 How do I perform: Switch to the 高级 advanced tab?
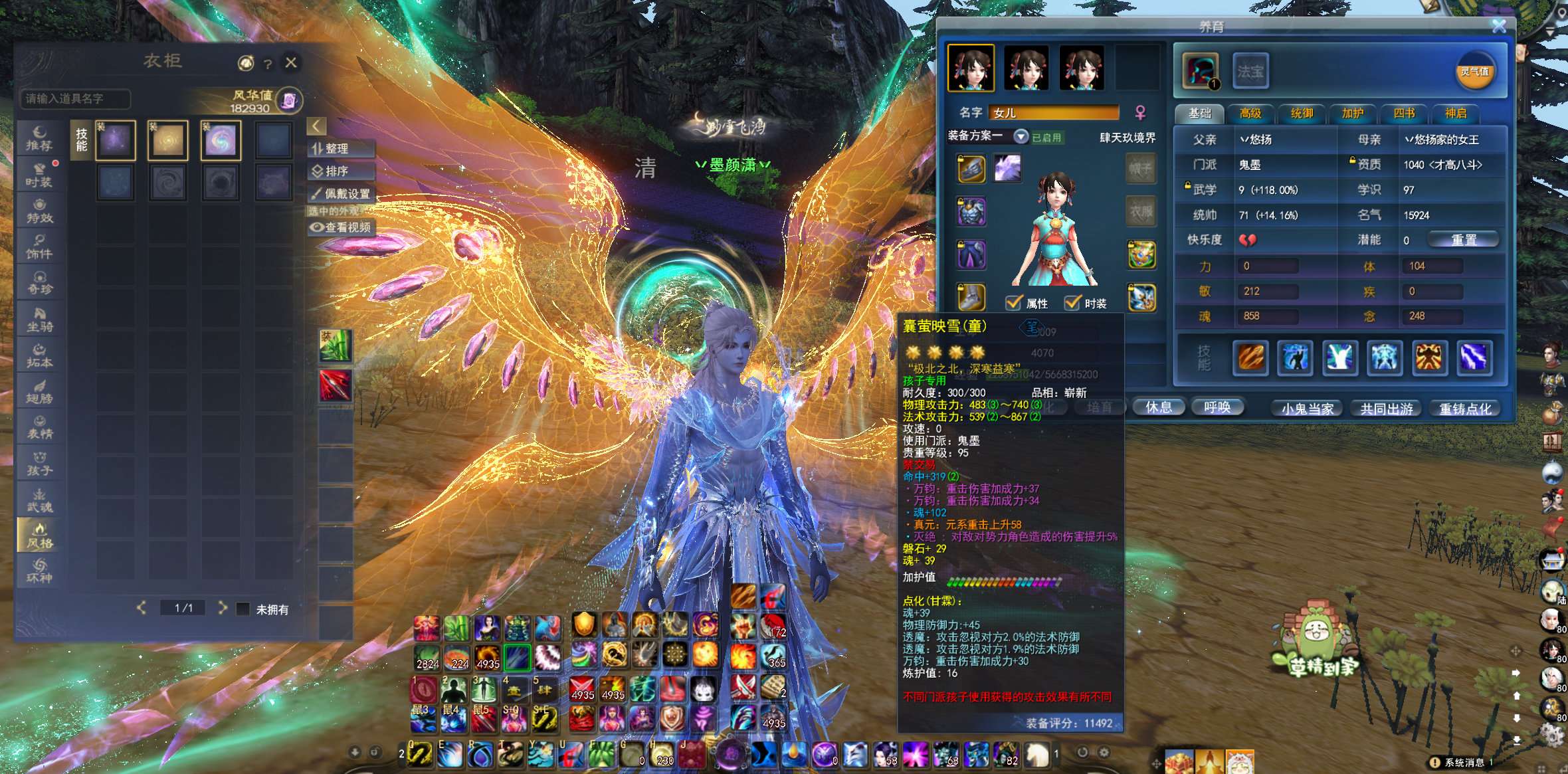(1250, 114)
